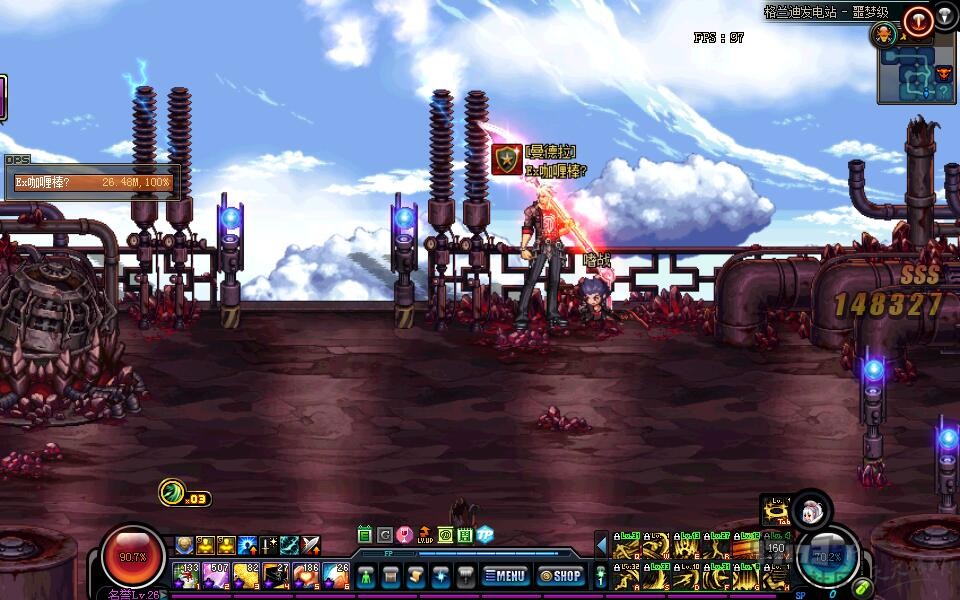Screen dimensions: 960x600
Task: Open the SHOP button
Action: coord(560,576)
